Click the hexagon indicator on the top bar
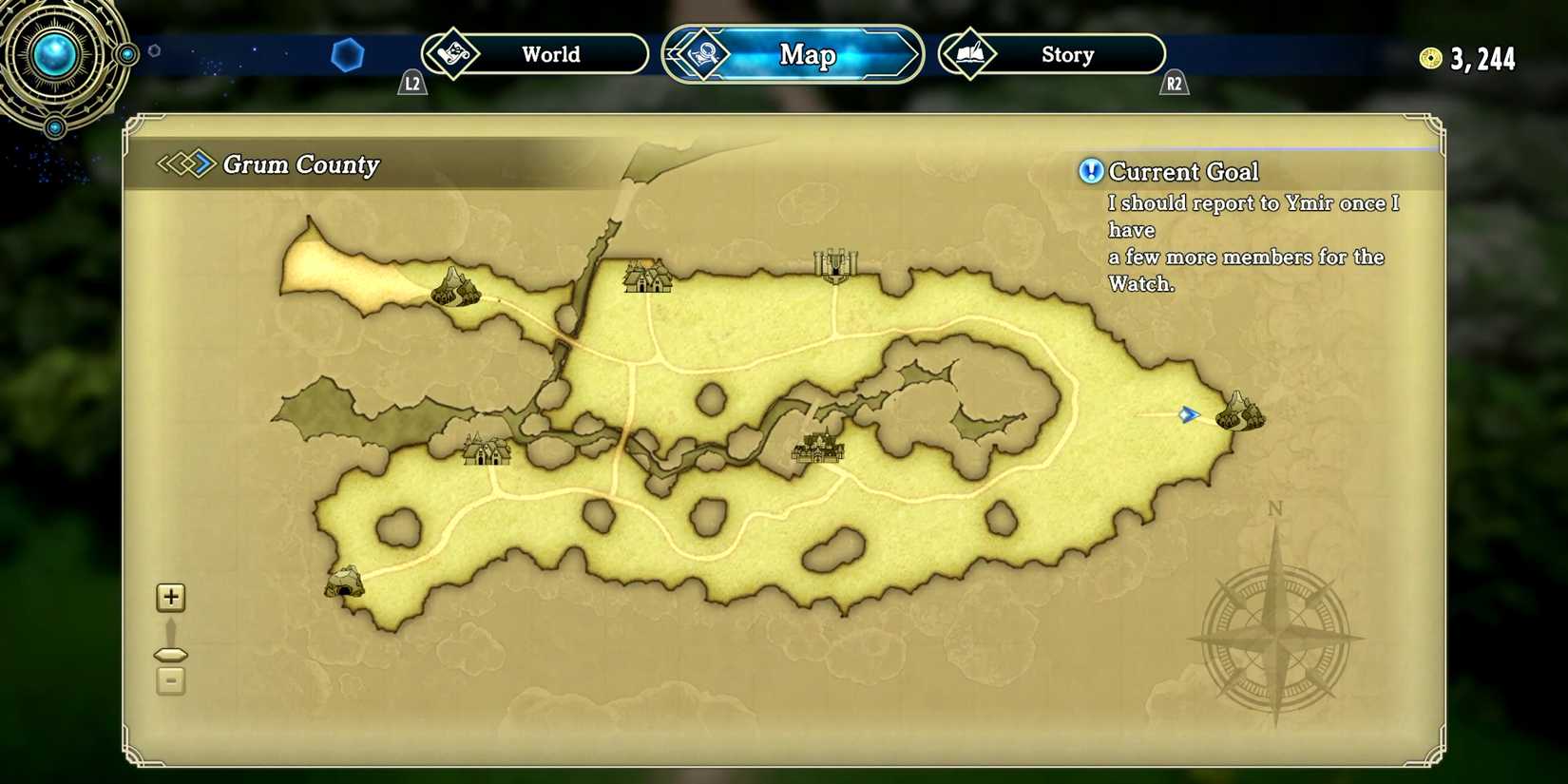Image resolution: width=1568 pixels, height=784 pixels. [349, 55]
